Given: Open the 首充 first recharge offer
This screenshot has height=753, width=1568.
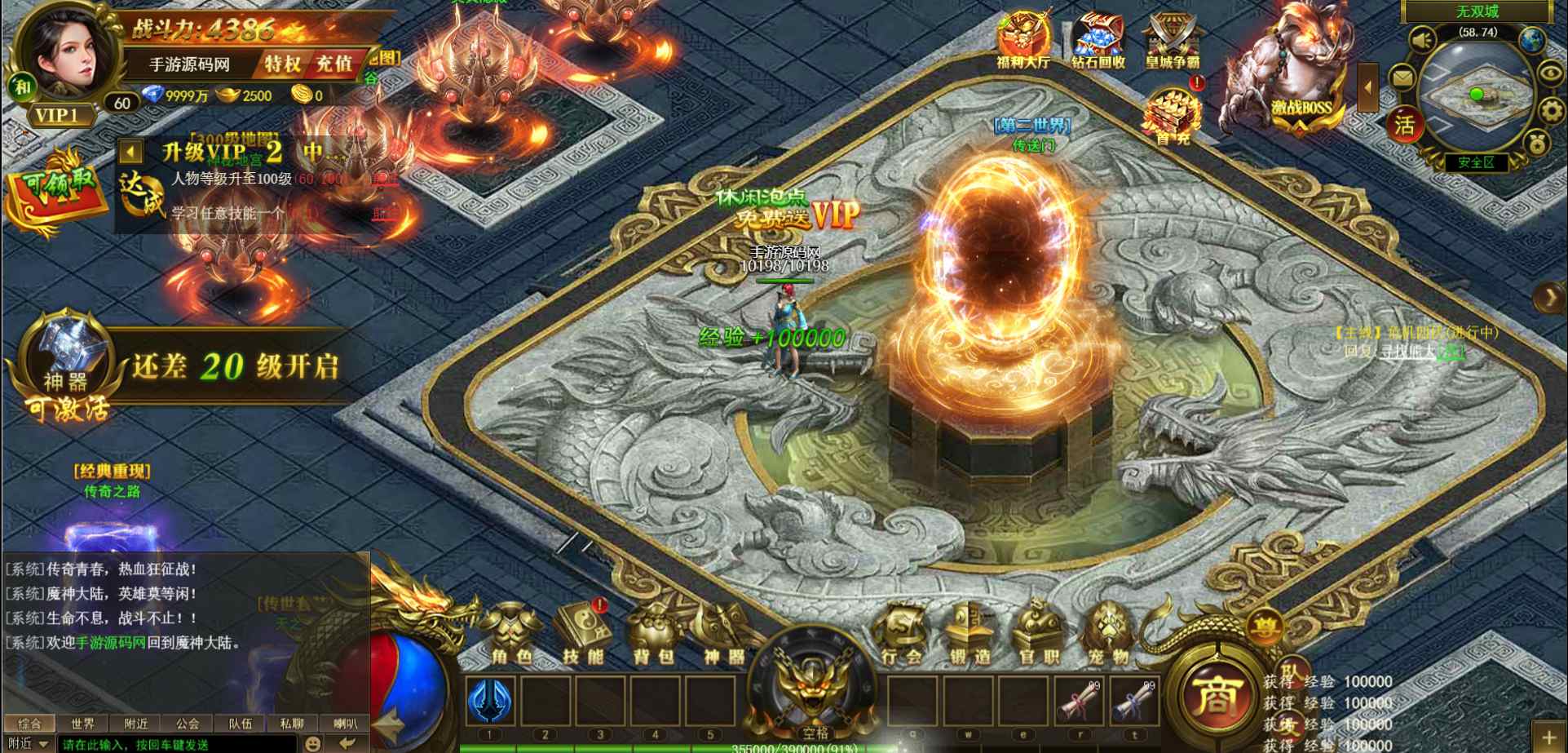Looking at the screenshot, I should (x=1172, y=116).
